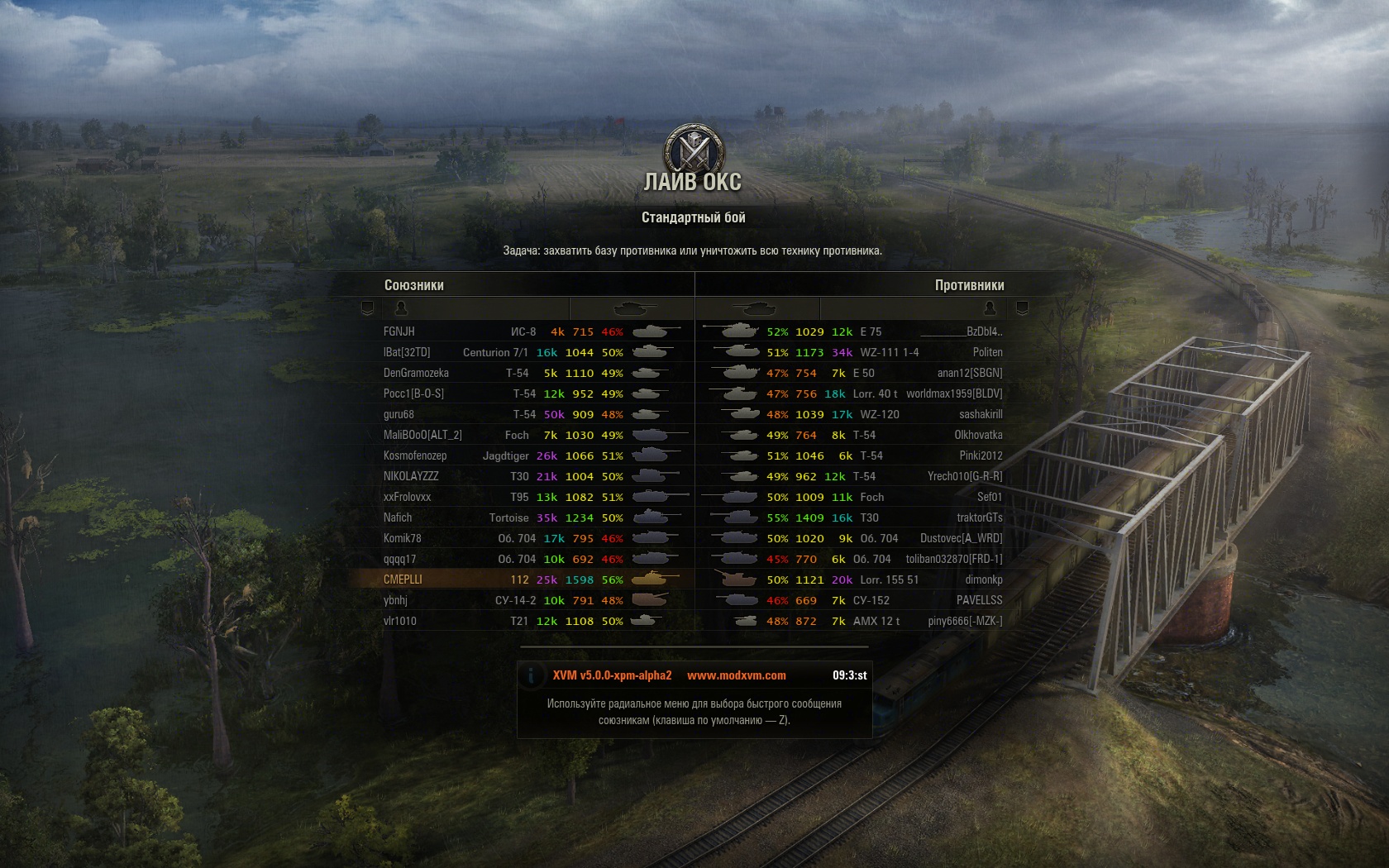The width and height of the screenshot is (1389, 868).
Task: Click the enemies platoon column header icon
Action: coord(1022,308)
